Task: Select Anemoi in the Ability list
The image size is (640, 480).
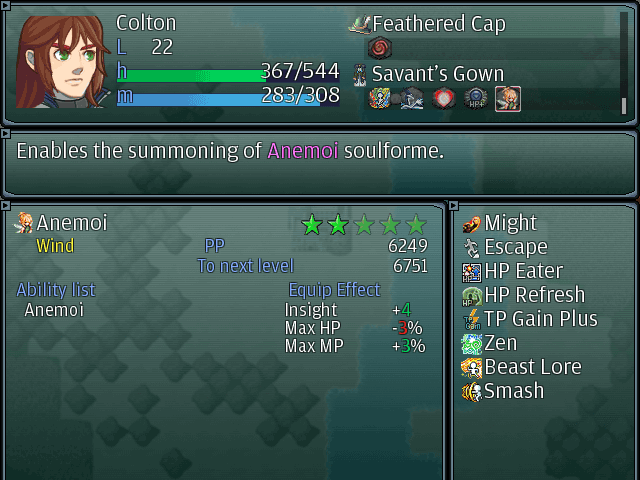Action: tap(54, 310)
